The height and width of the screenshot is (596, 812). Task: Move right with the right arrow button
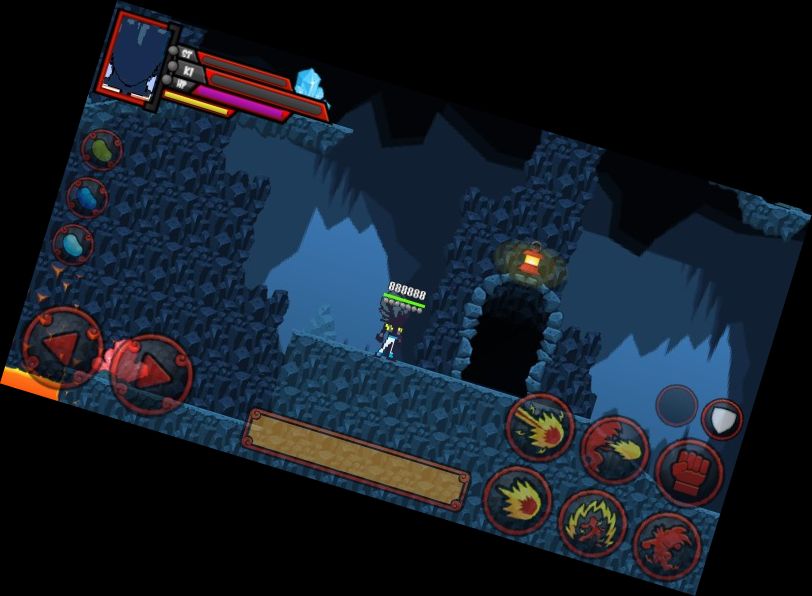point(151,373)
